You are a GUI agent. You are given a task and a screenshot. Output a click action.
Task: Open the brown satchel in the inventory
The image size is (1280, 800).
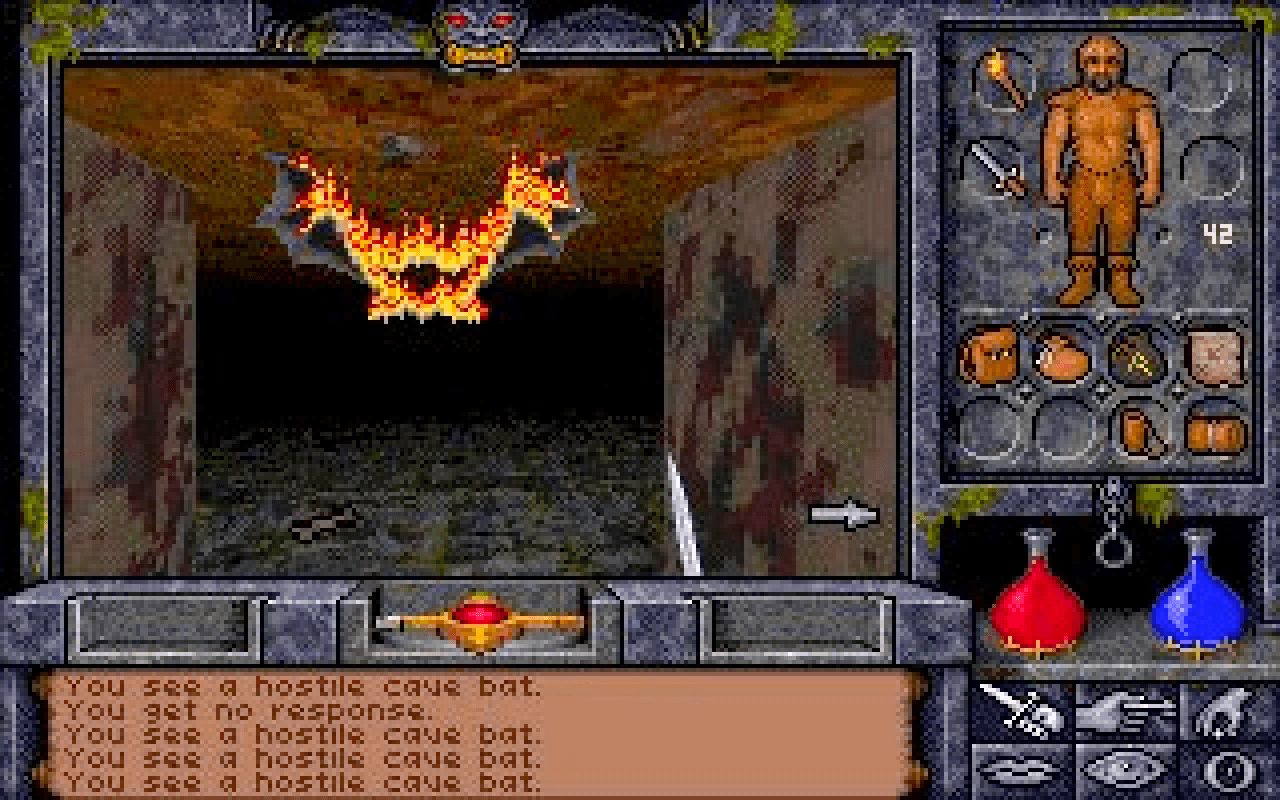985,355
